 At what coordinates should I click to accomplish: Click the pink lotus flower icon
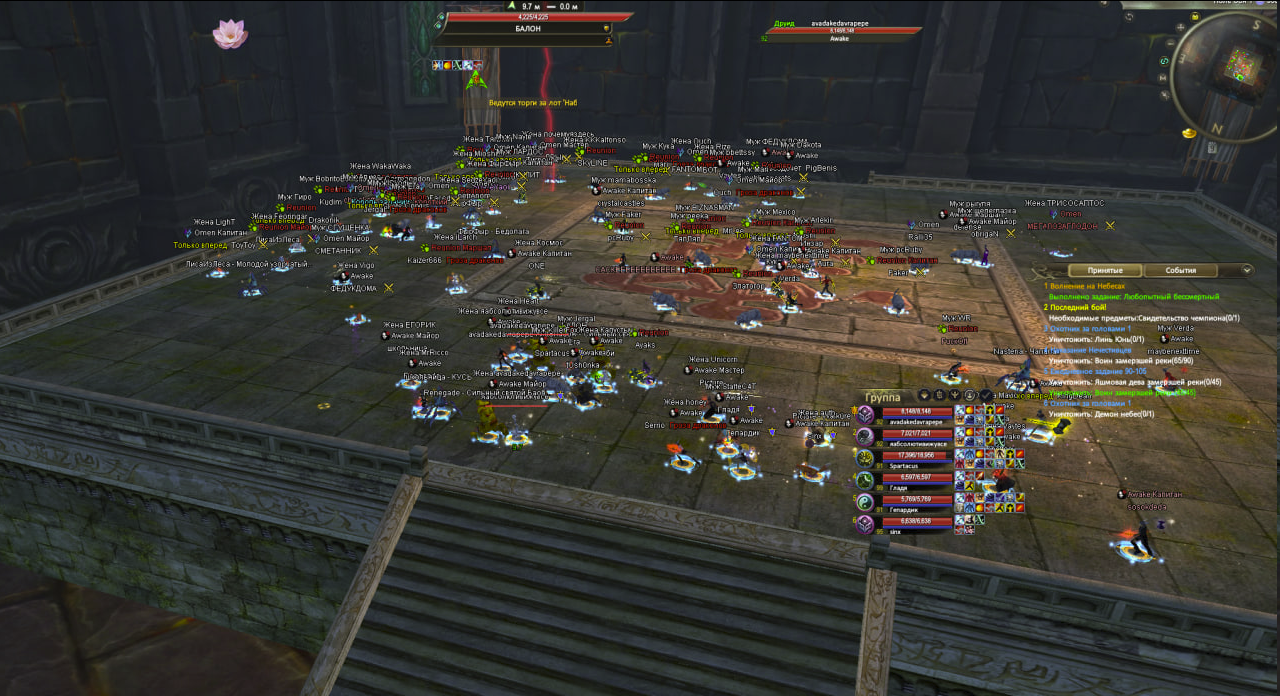coord(230,34)
